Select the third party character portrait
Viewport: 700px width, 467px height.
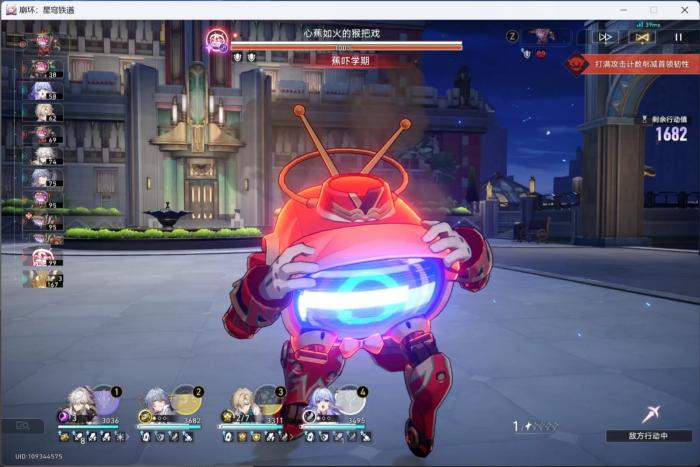[242, 402]
